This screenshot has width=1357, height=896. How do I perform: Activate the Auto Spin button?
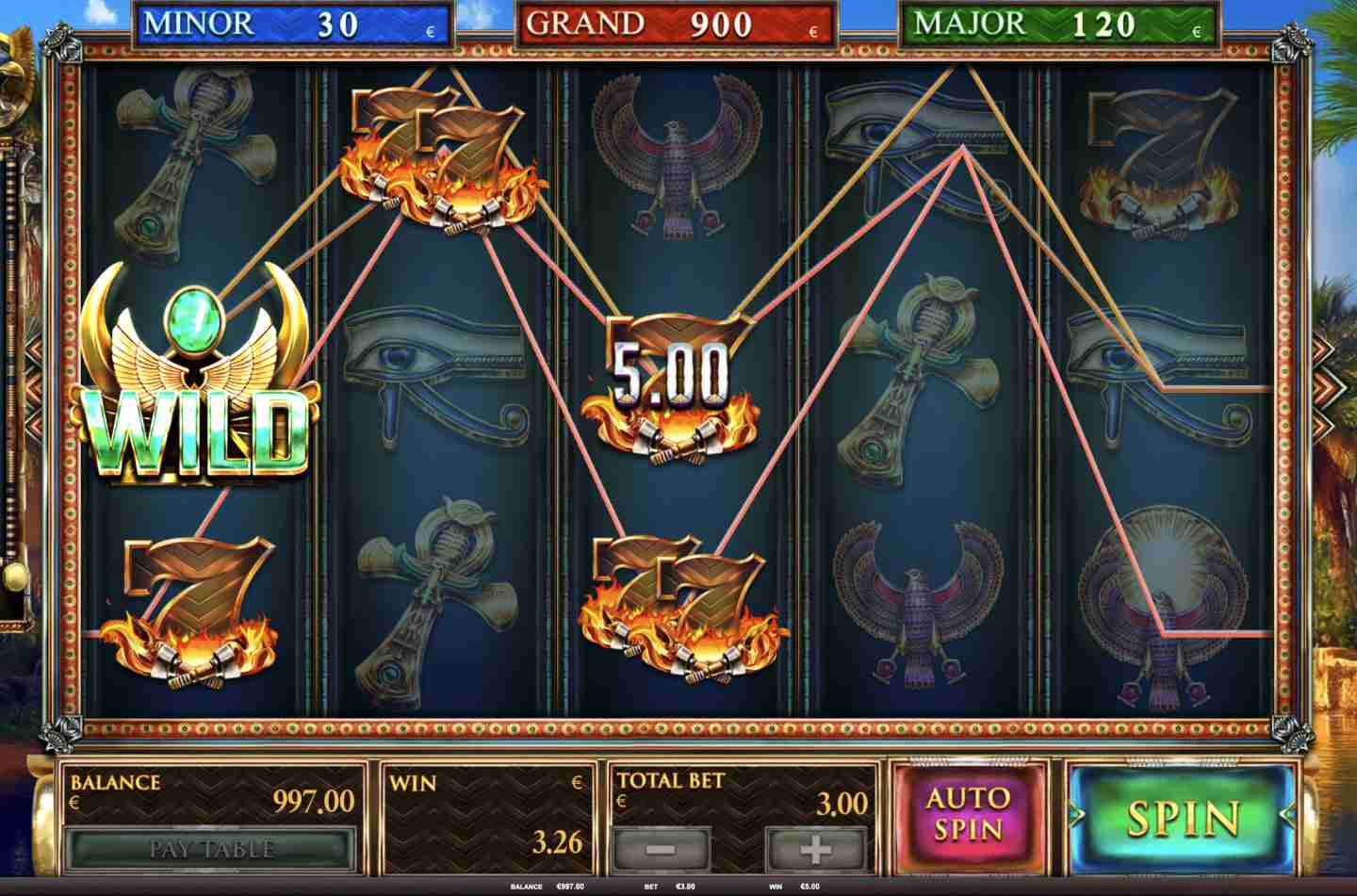point(968,815)
